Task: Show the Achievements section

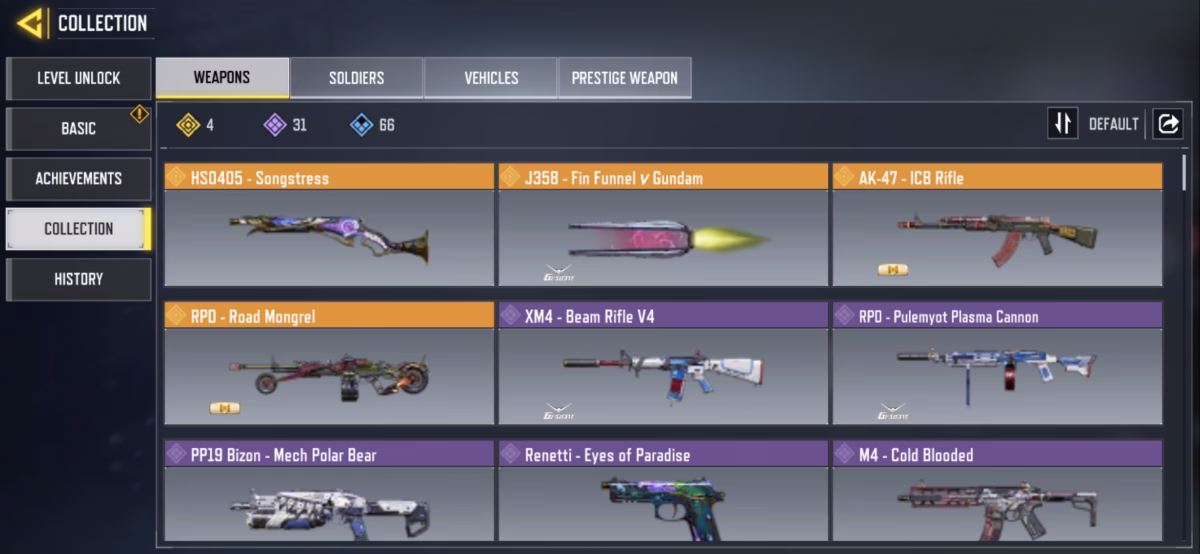Action: tap(79, 178)
